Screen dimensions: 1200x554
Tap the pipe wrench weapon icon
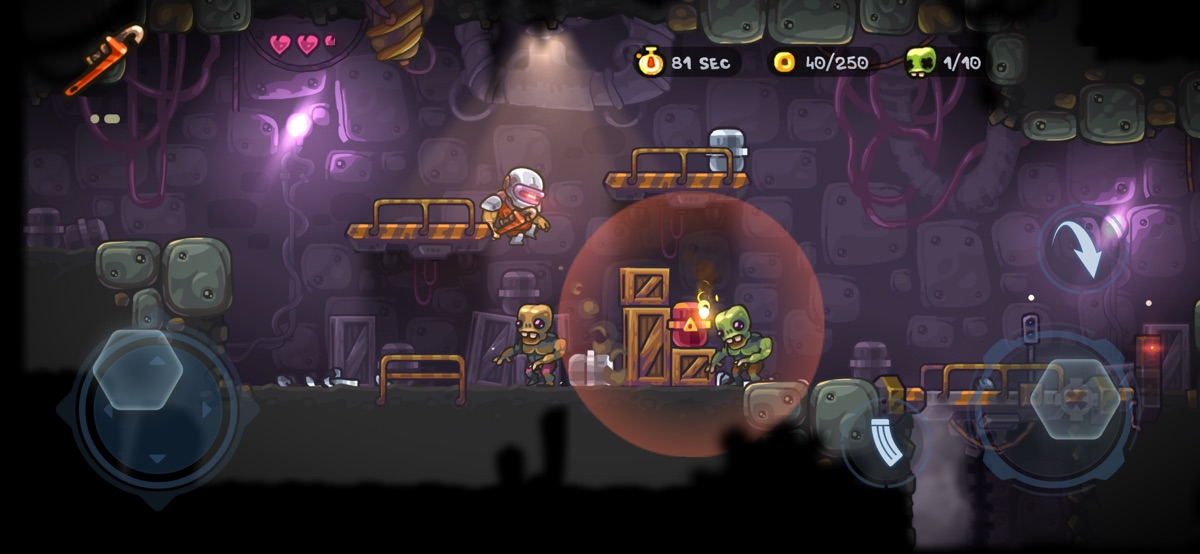[104, 59]
